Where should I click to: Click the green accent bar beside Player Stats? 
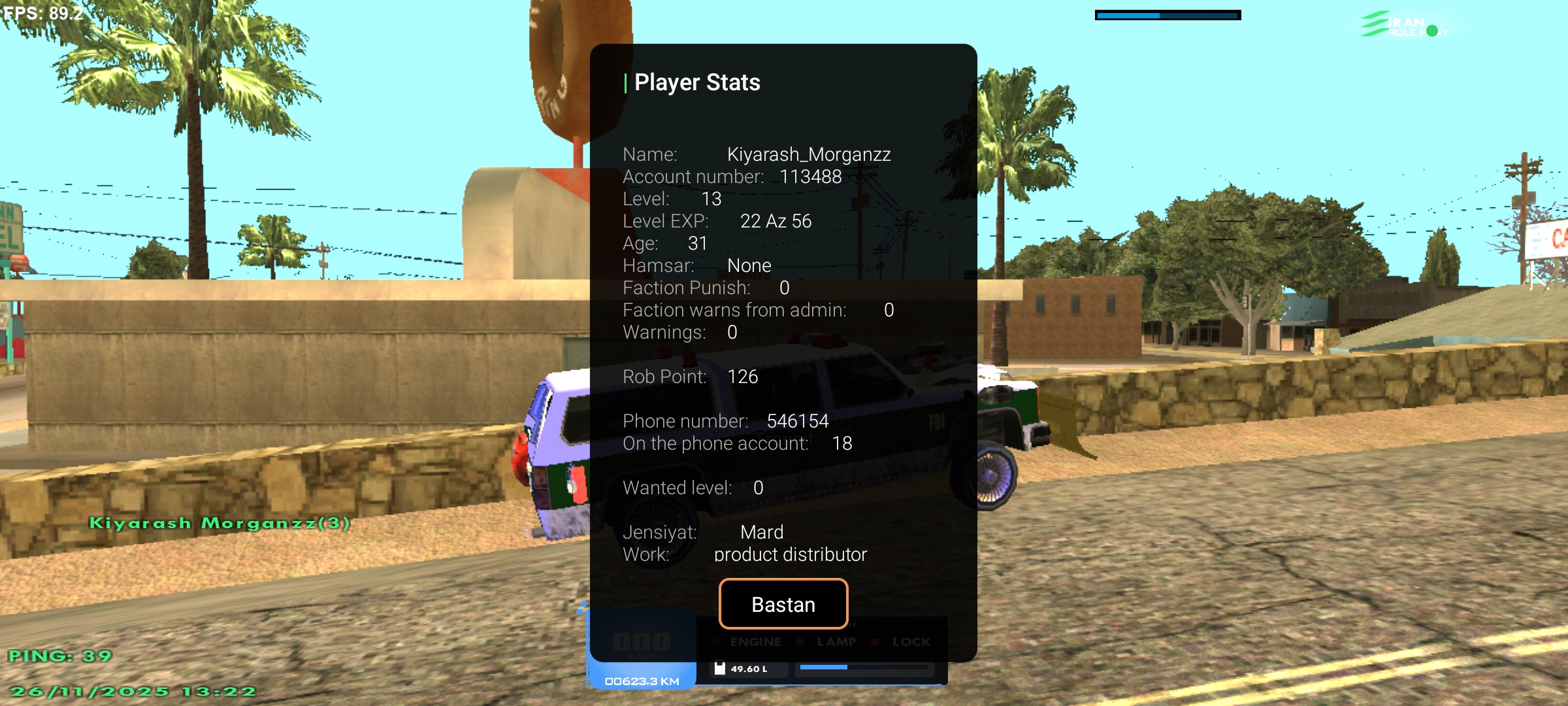[x=626, y=82]
